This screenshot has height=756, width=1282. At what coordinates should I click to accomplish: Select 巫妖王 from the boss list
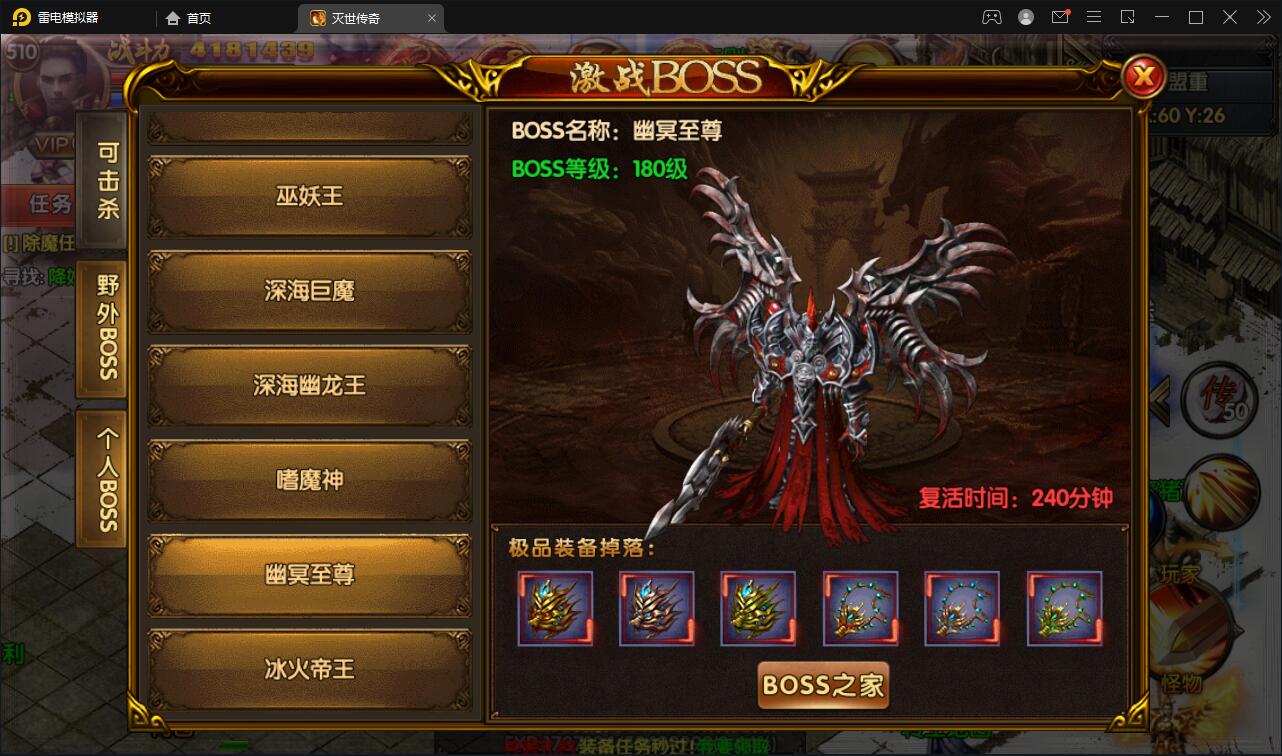308,195
